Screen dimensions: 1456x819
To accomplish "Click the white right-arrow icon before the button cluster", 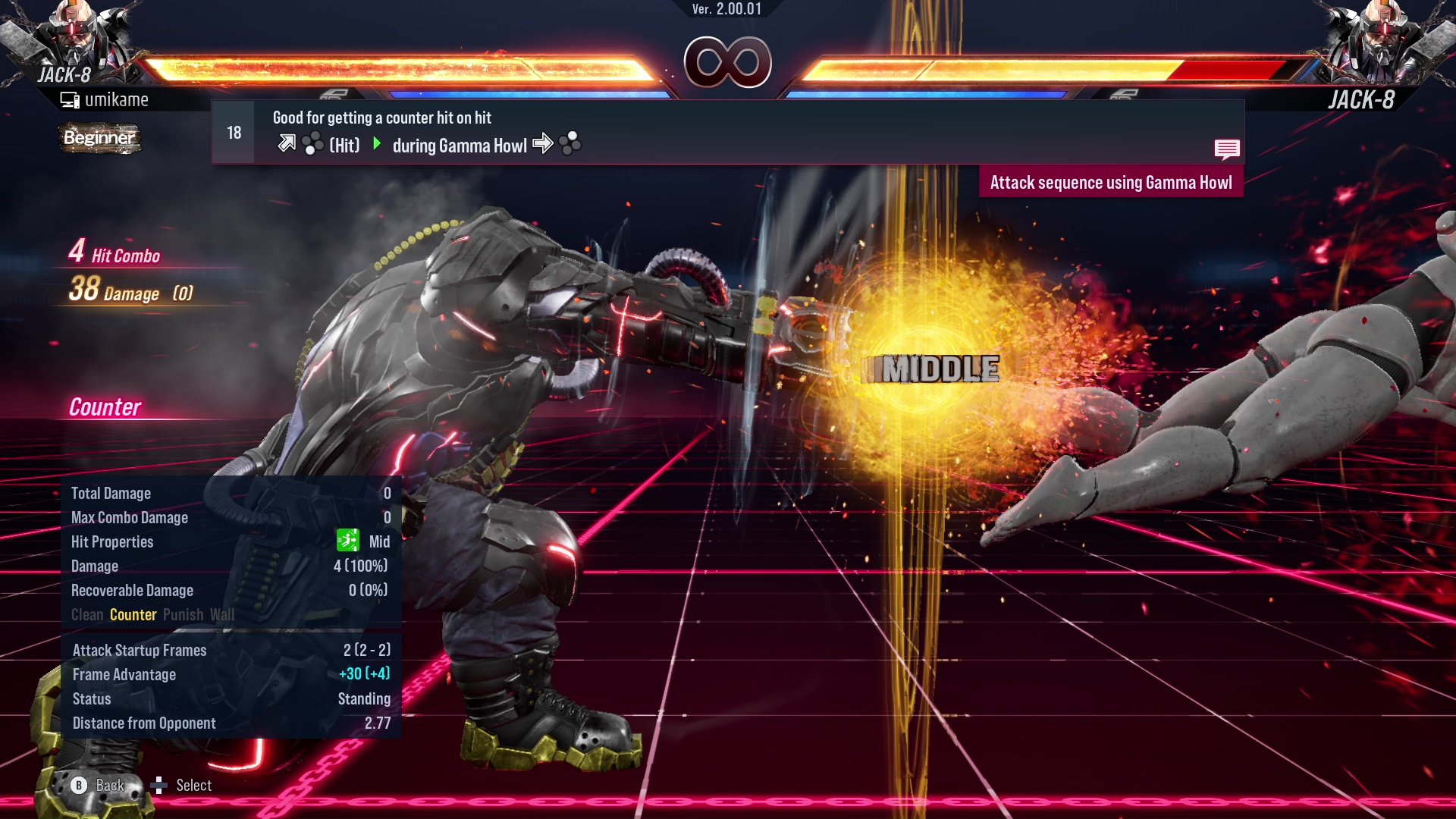I will 543,143.
